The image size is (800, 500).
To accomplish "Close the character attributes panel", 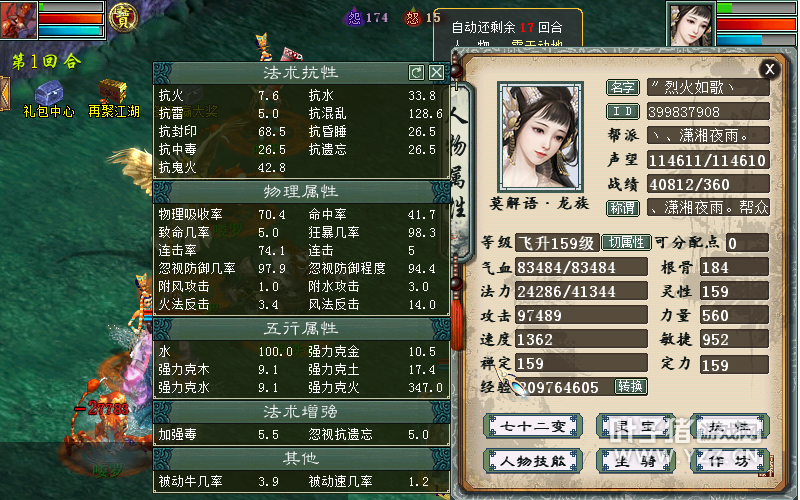I will (x=768, y=68).
